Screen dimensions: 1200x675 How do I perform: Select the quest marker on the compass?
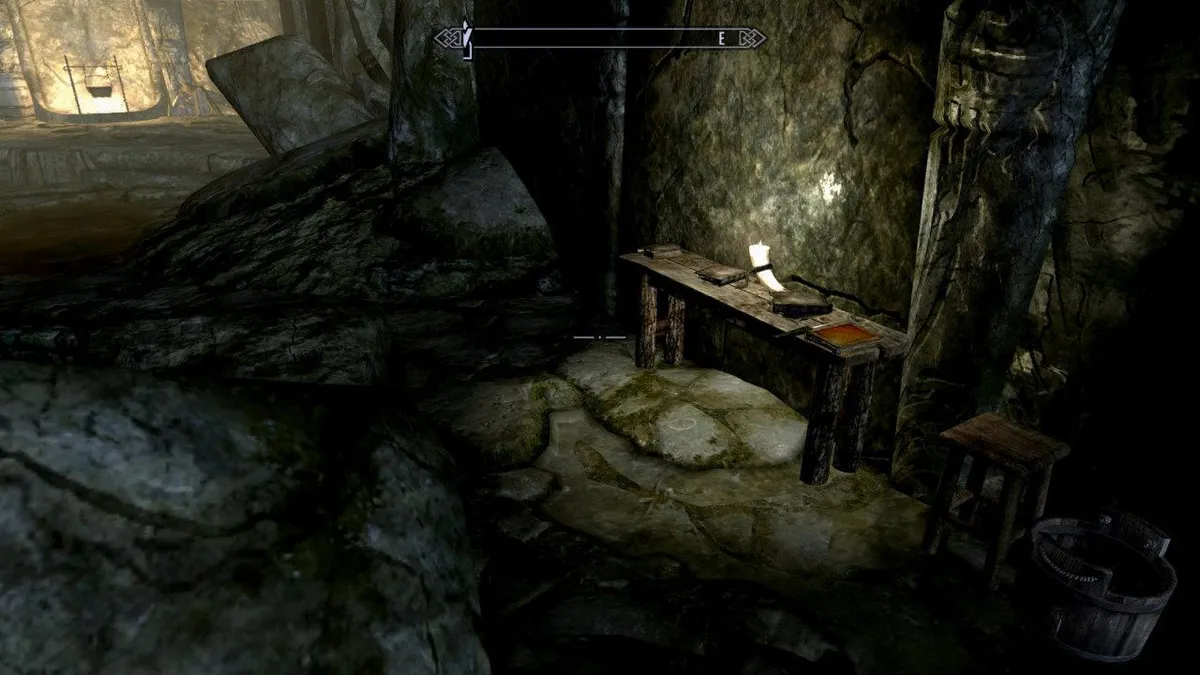point(466,38)
